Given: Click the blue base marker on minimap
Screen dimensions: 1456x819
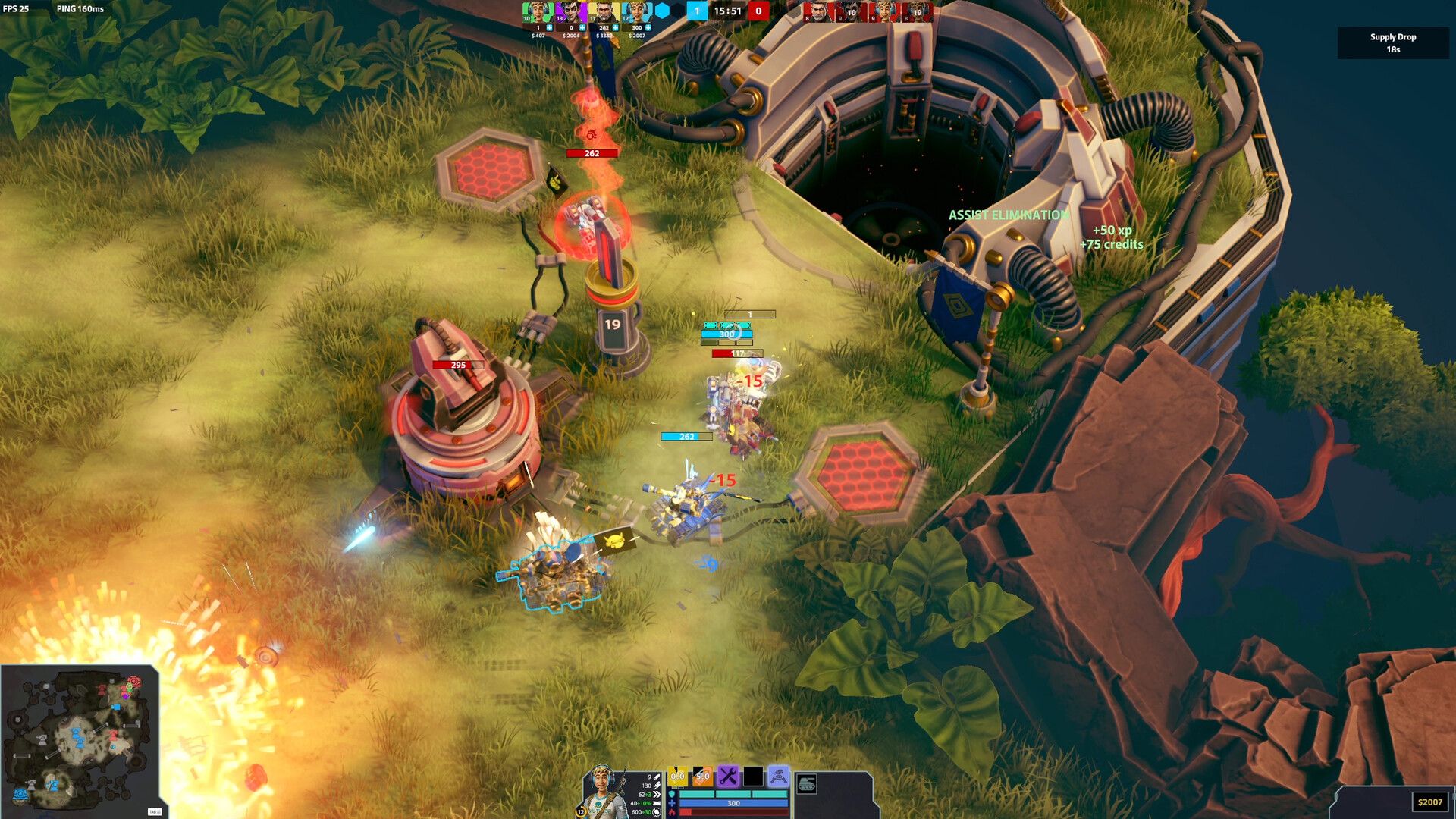Looking at the screenshot, I should [x=20, y=795].
